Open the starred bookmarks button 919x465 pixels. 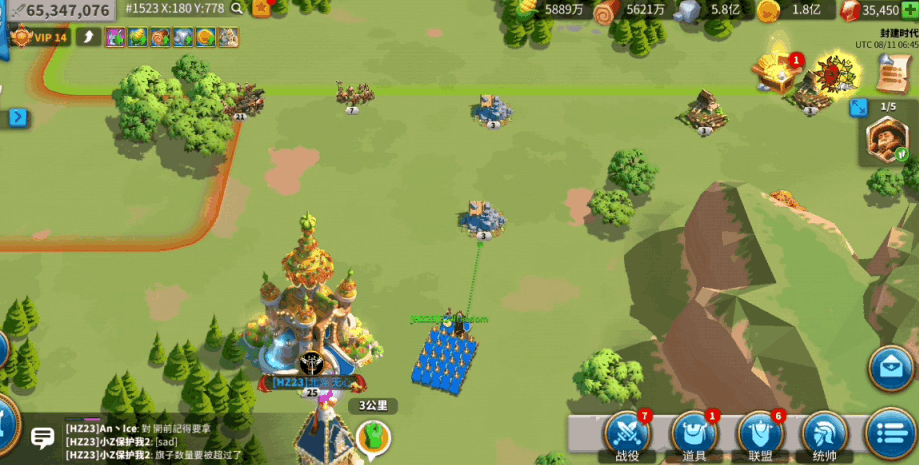click(262, 9)
